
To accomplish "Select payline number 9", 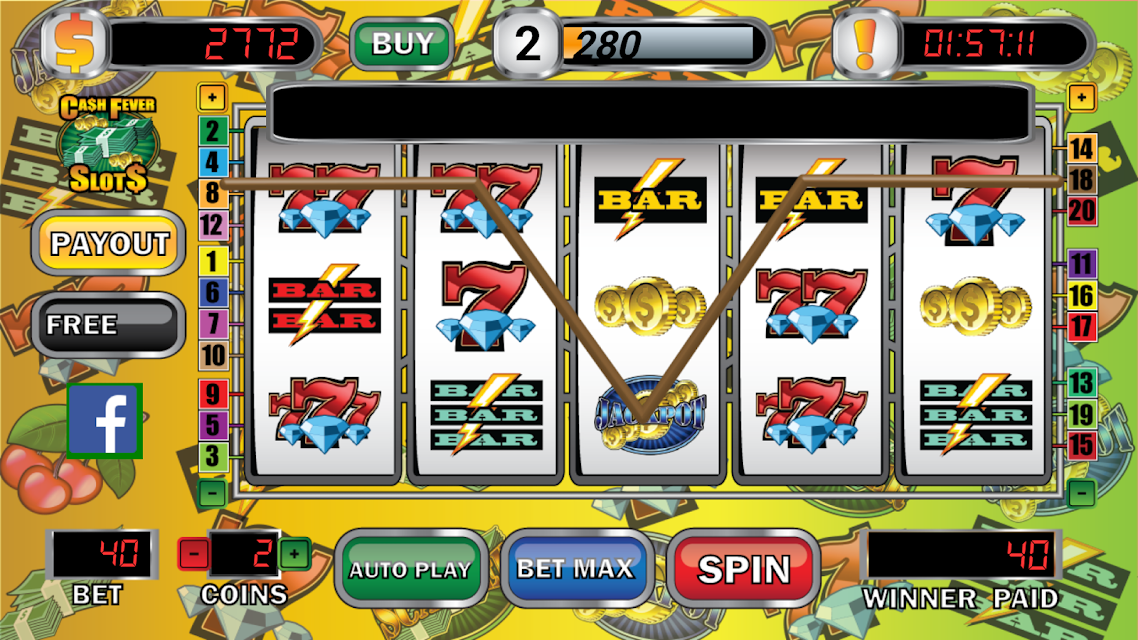I will tap(213, 394).
